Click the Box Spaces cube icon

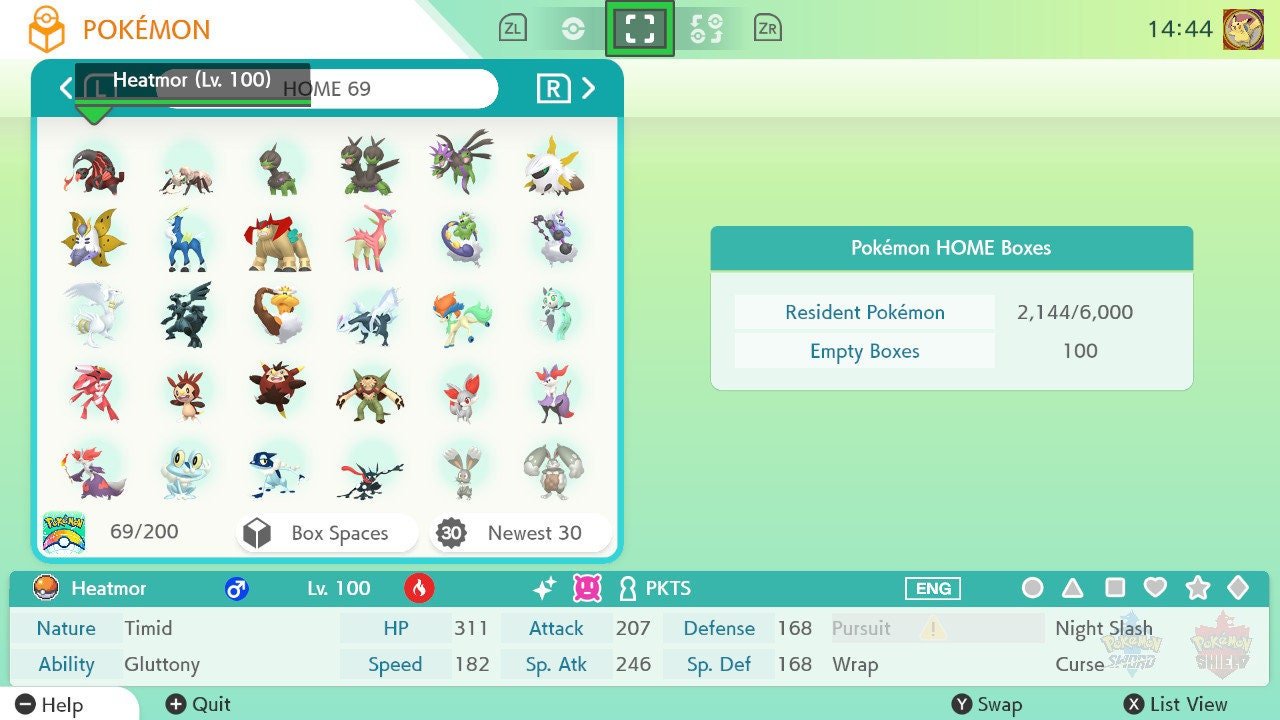point(257,533)
